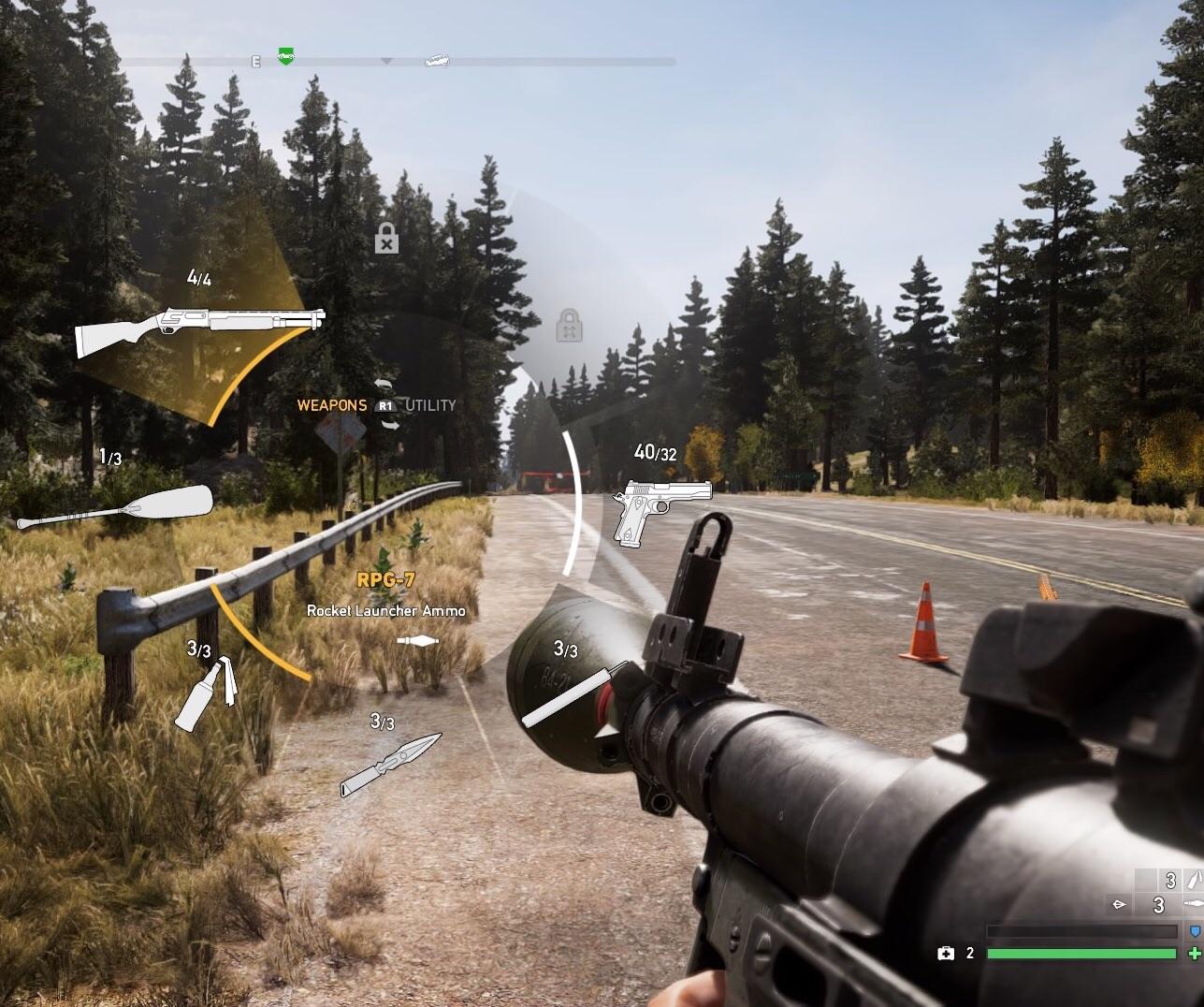This screenshot has height=1007, width=1204.
Task: Select the RPG-7 name label
Action: (x=386, y=578)
